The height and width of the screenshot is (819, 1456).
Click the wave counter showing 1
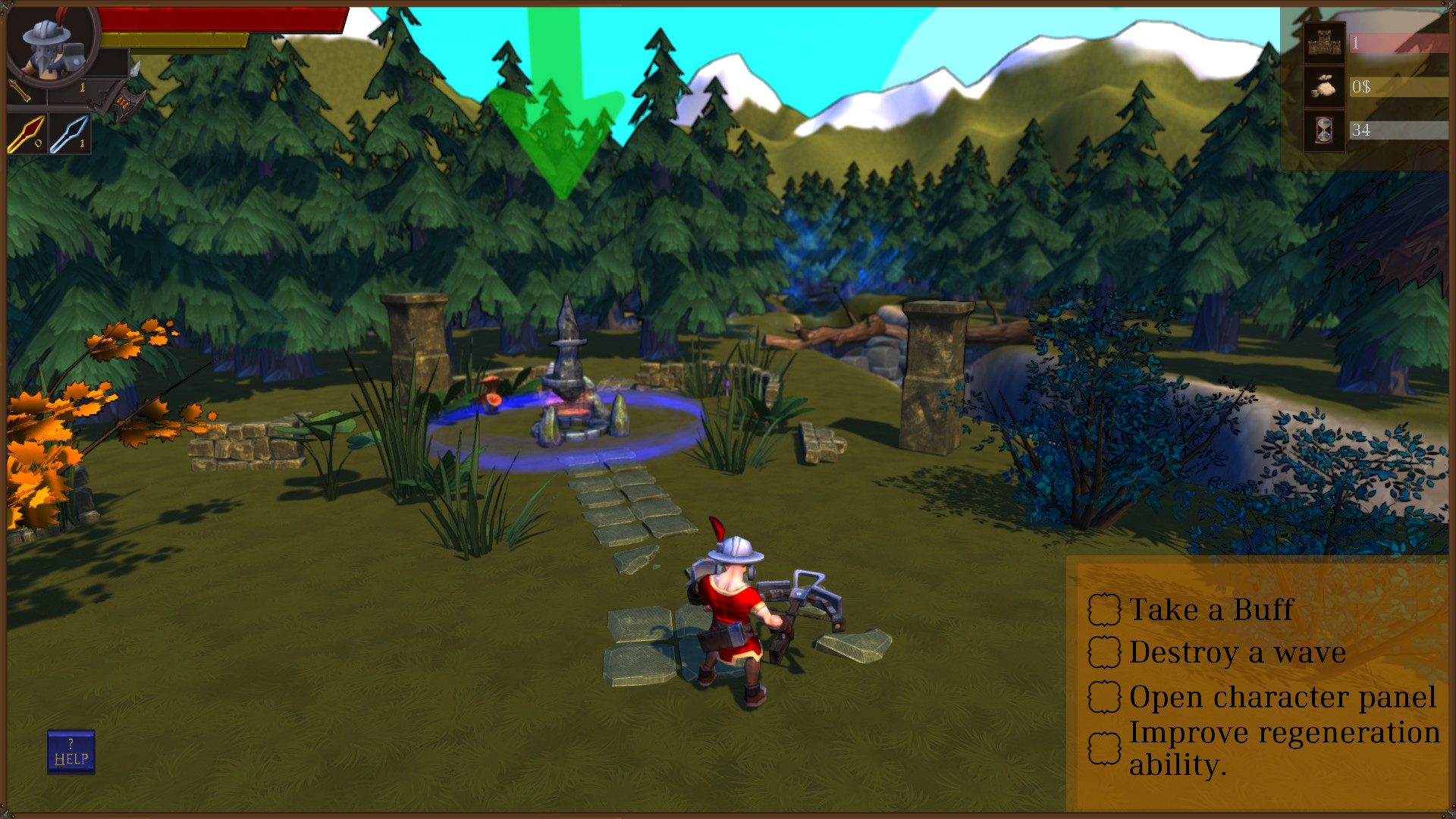click(x=1357, y=42)
